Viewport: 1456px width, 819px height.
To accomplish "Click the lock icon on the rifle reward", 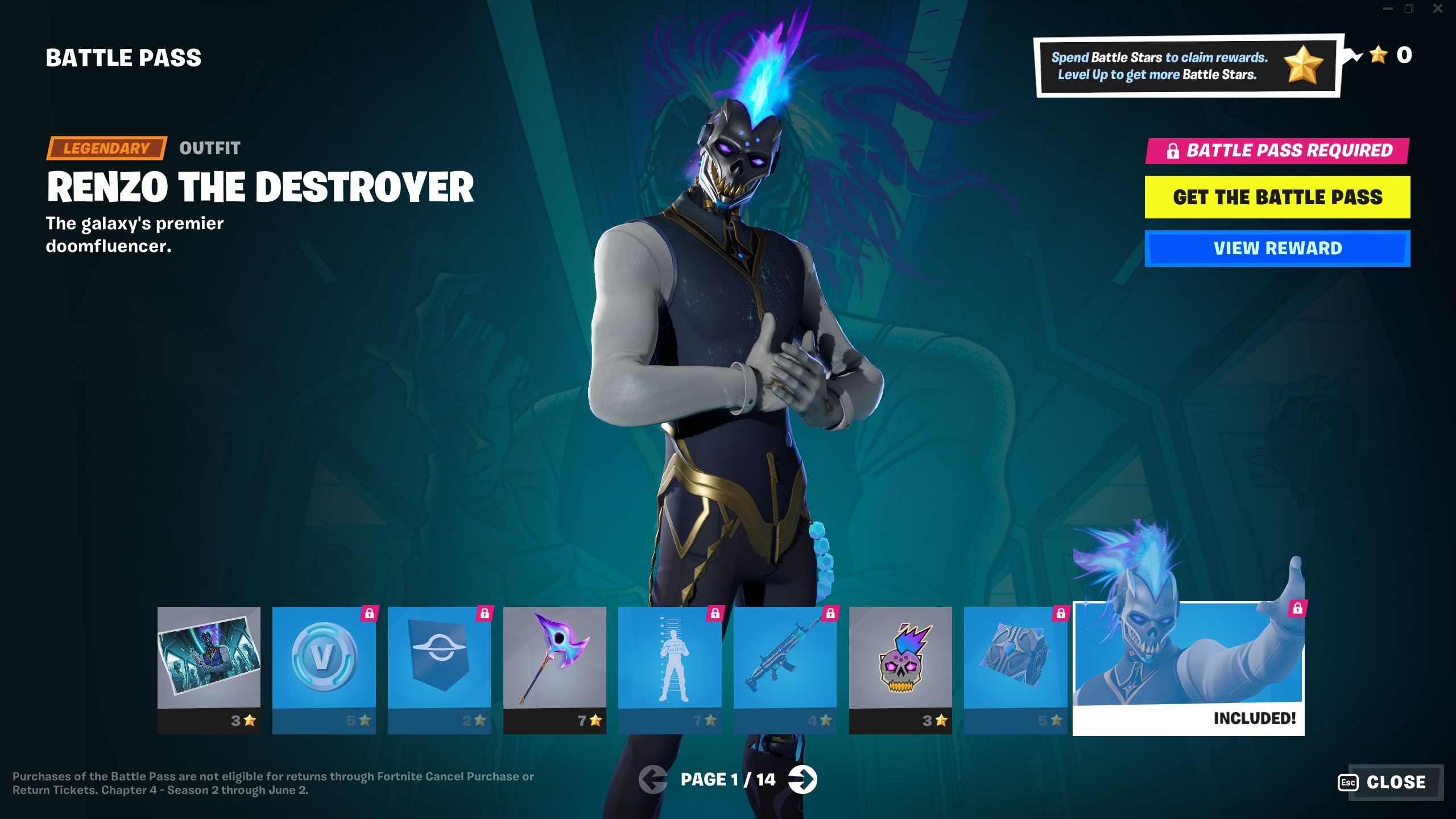I will click(830, 613).
